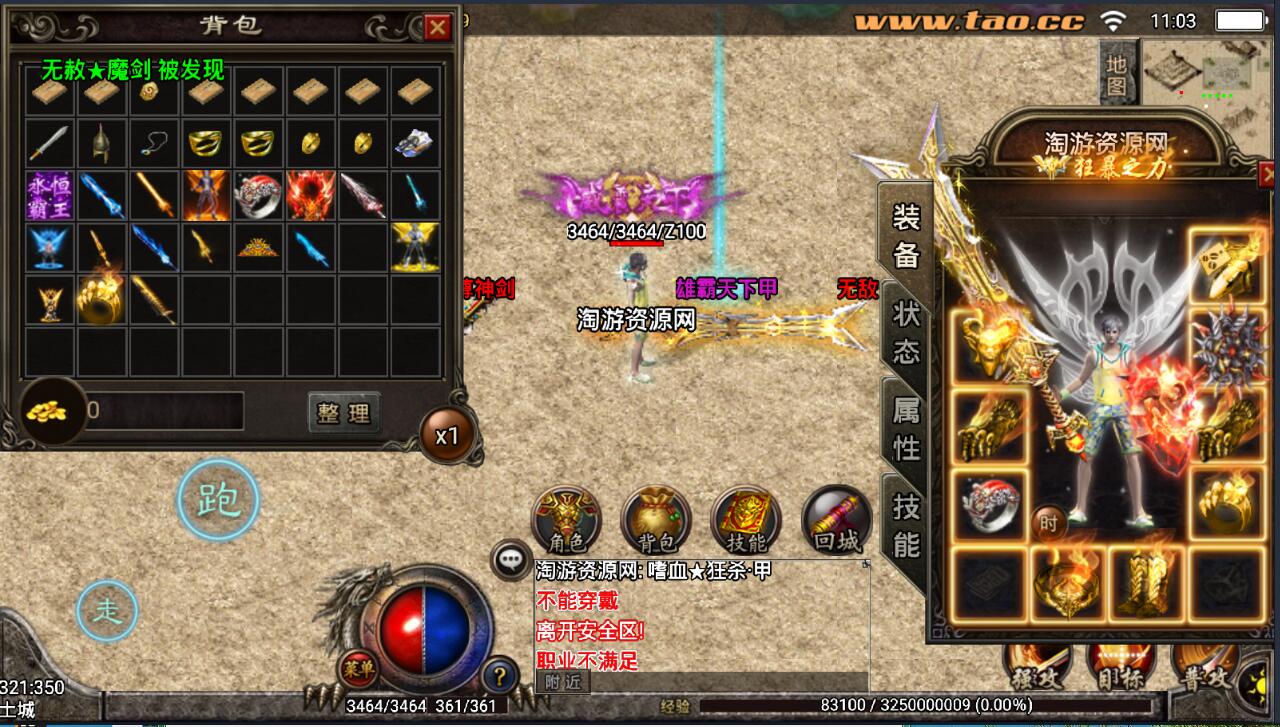Open the 菜单 menu button
The width and height of the screenshot is (1280, 727).
(x=355, y=667)
